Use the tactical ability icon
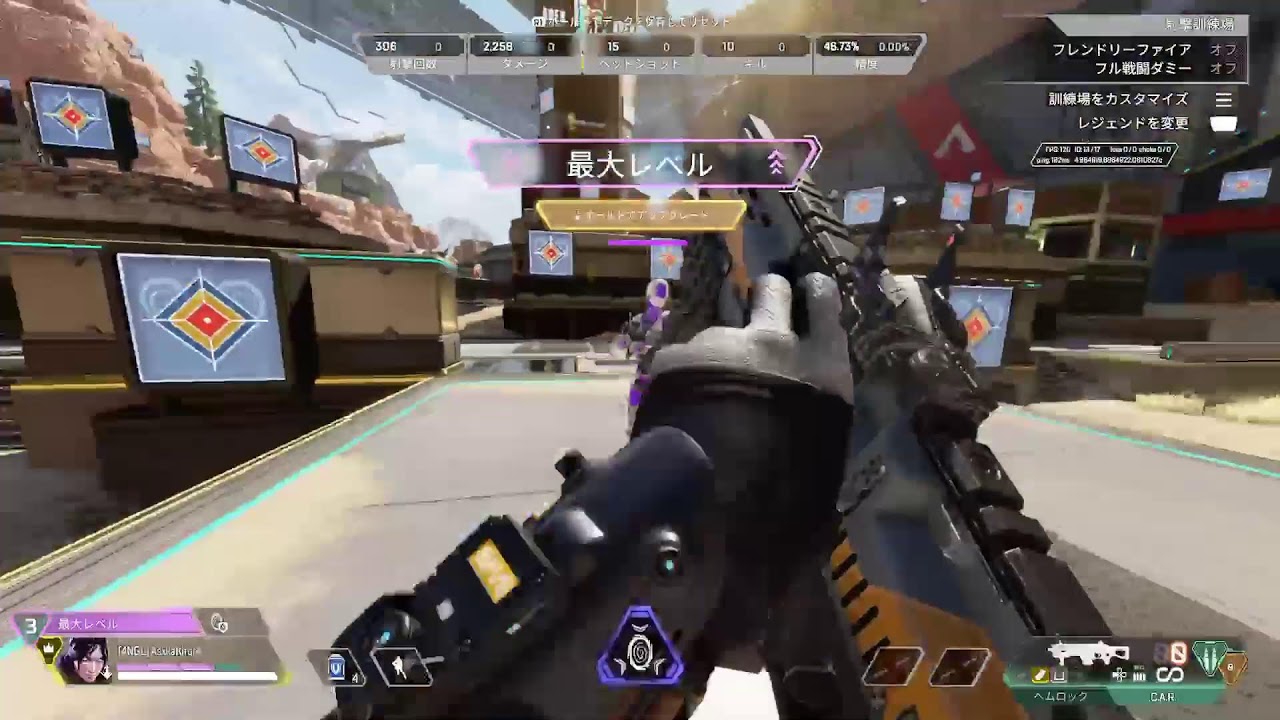The height and width of the screenshot is (720, 1280). coord(402,667)
